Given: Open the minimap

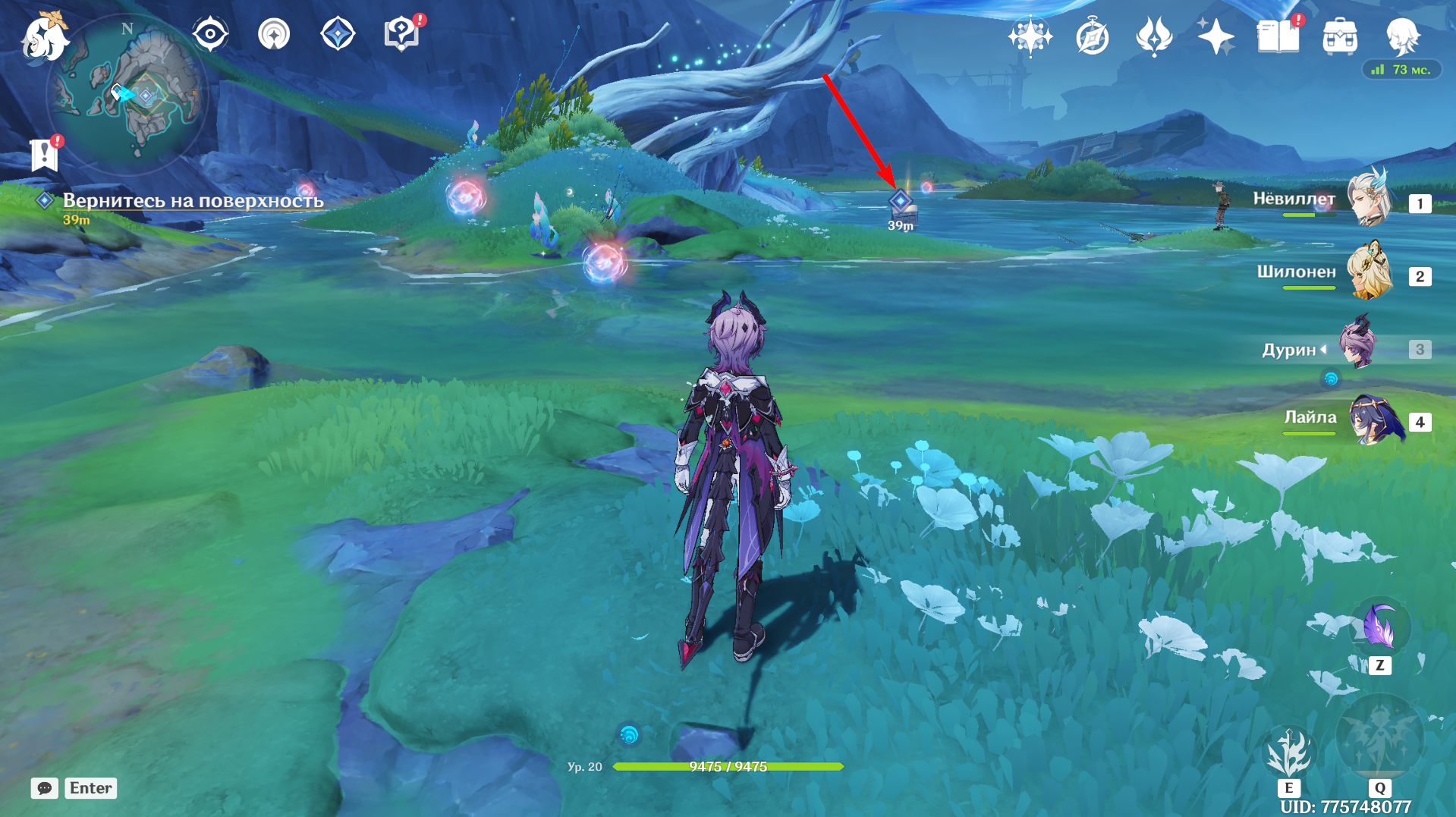Looking at the screenshot, I should [x=127, y=93].
